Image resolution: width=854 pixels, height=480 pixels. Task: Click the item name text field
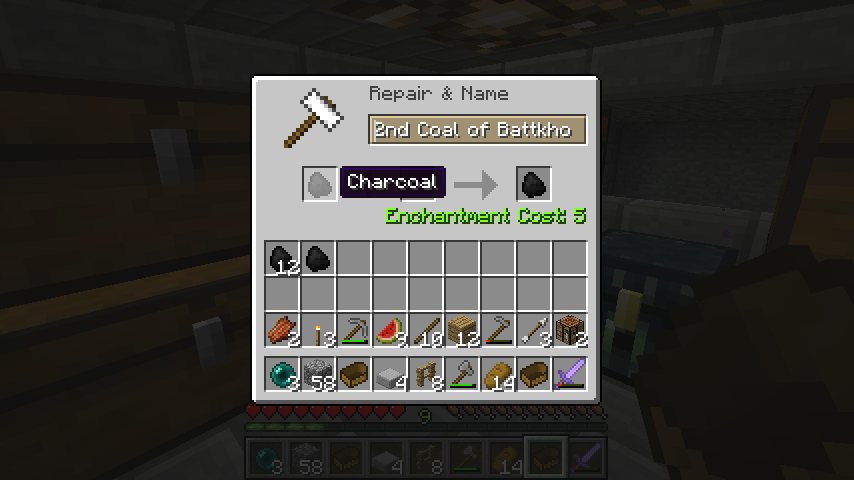pos(477,130)
